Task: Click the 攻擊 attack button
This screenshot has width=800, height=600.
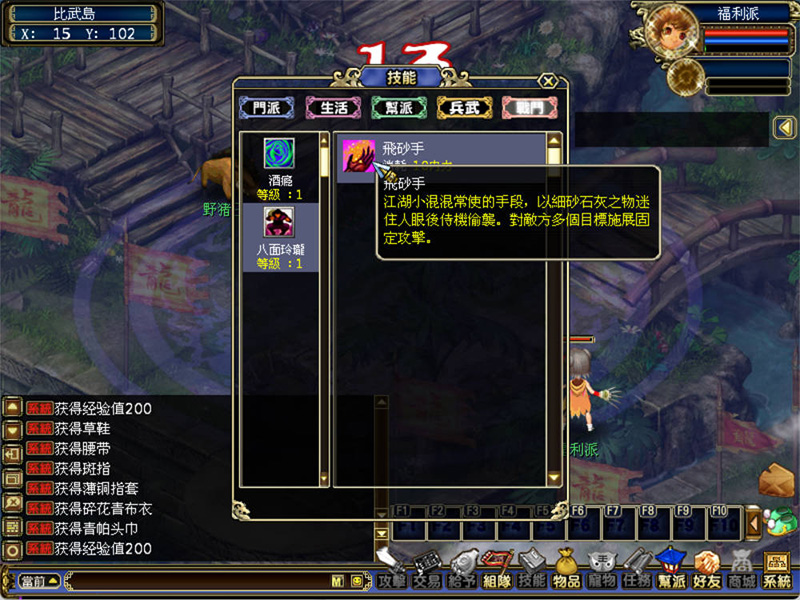Action: (392, 580)
